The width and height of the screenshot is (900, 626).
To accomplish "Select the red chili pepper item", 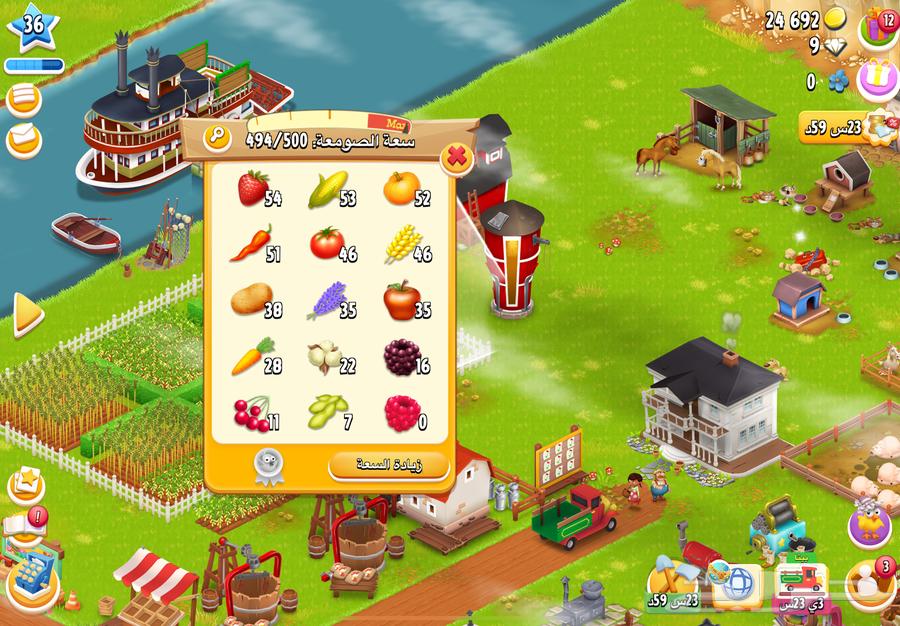I will point(251,243).
